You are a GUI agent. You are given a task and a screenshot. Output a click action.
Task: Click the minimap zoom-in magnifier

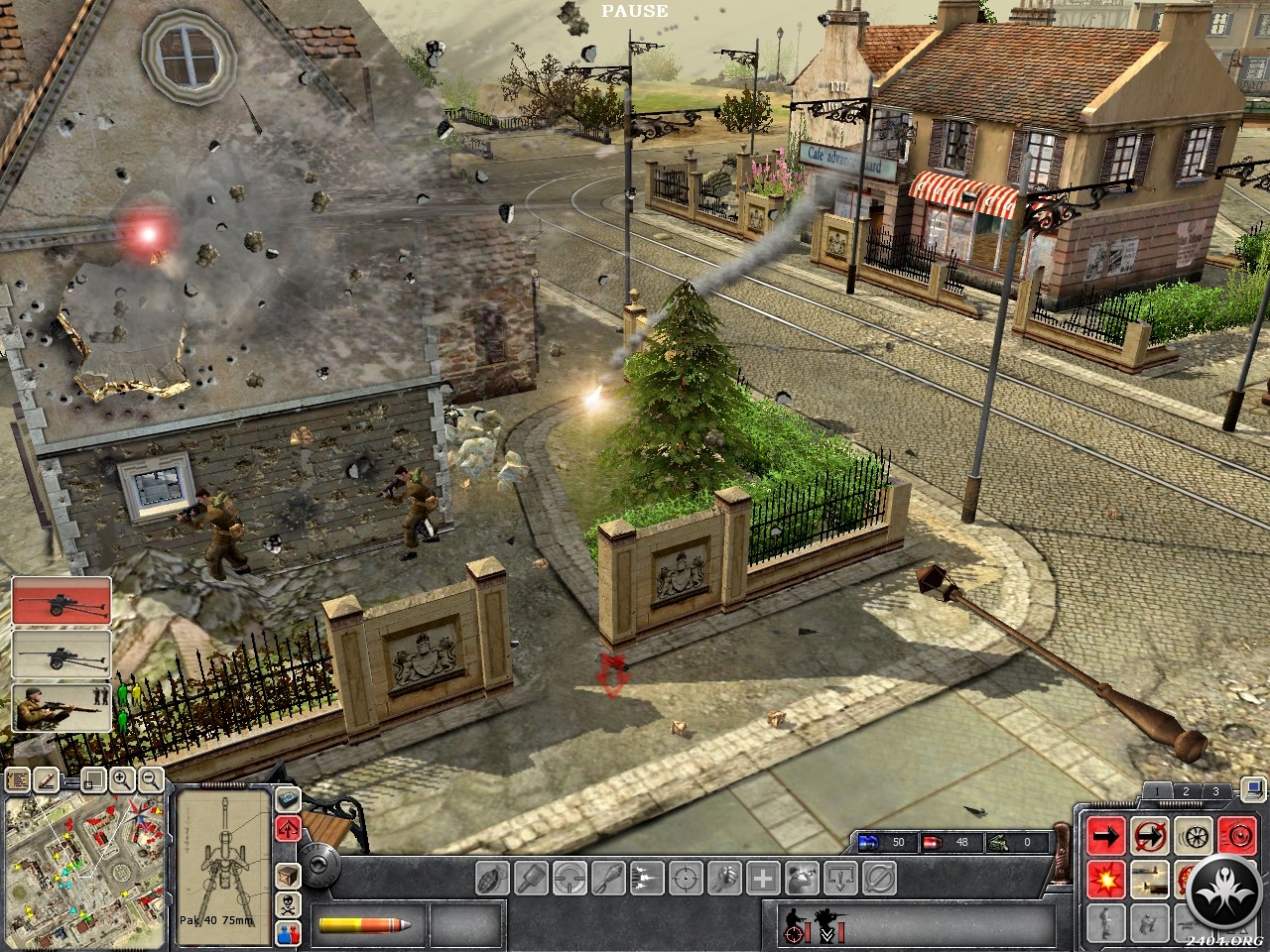(x=123, y=779)
